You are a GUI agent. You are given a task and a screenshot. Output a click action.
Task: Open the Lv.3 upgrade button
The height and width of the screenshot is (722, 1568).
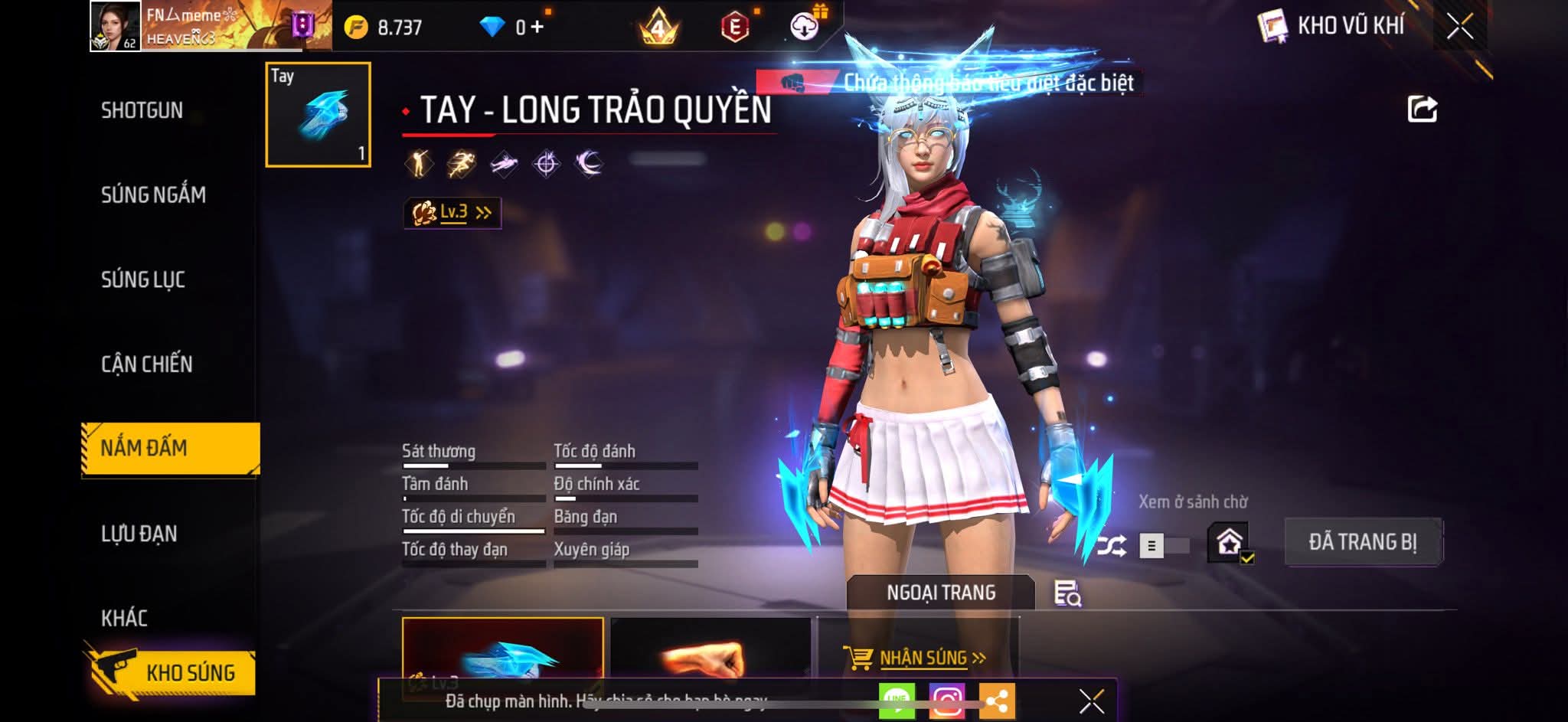pos(452,213)
